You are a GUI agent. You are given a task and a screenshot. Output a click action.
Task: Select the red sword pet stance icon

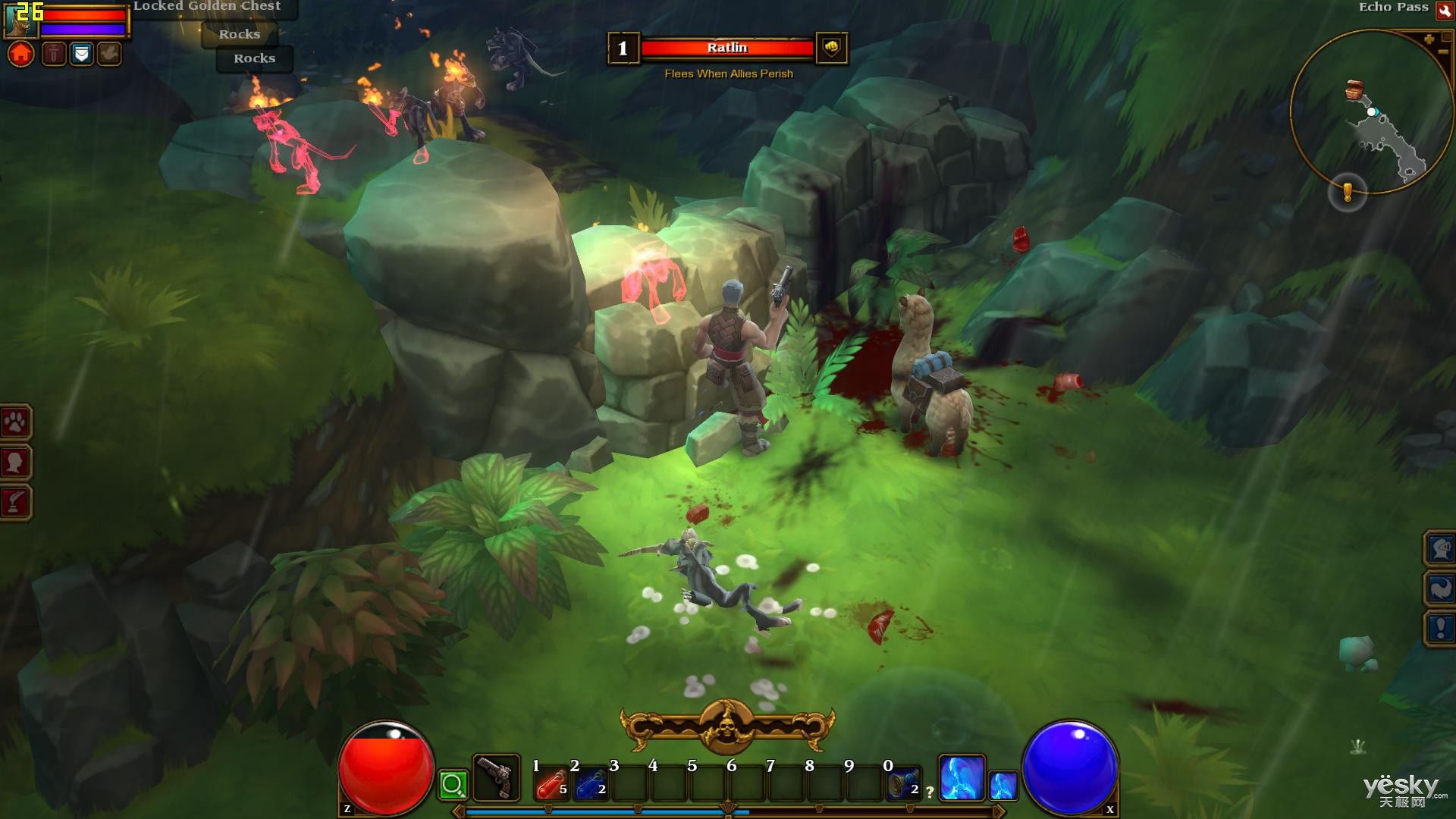coord(53,54)
